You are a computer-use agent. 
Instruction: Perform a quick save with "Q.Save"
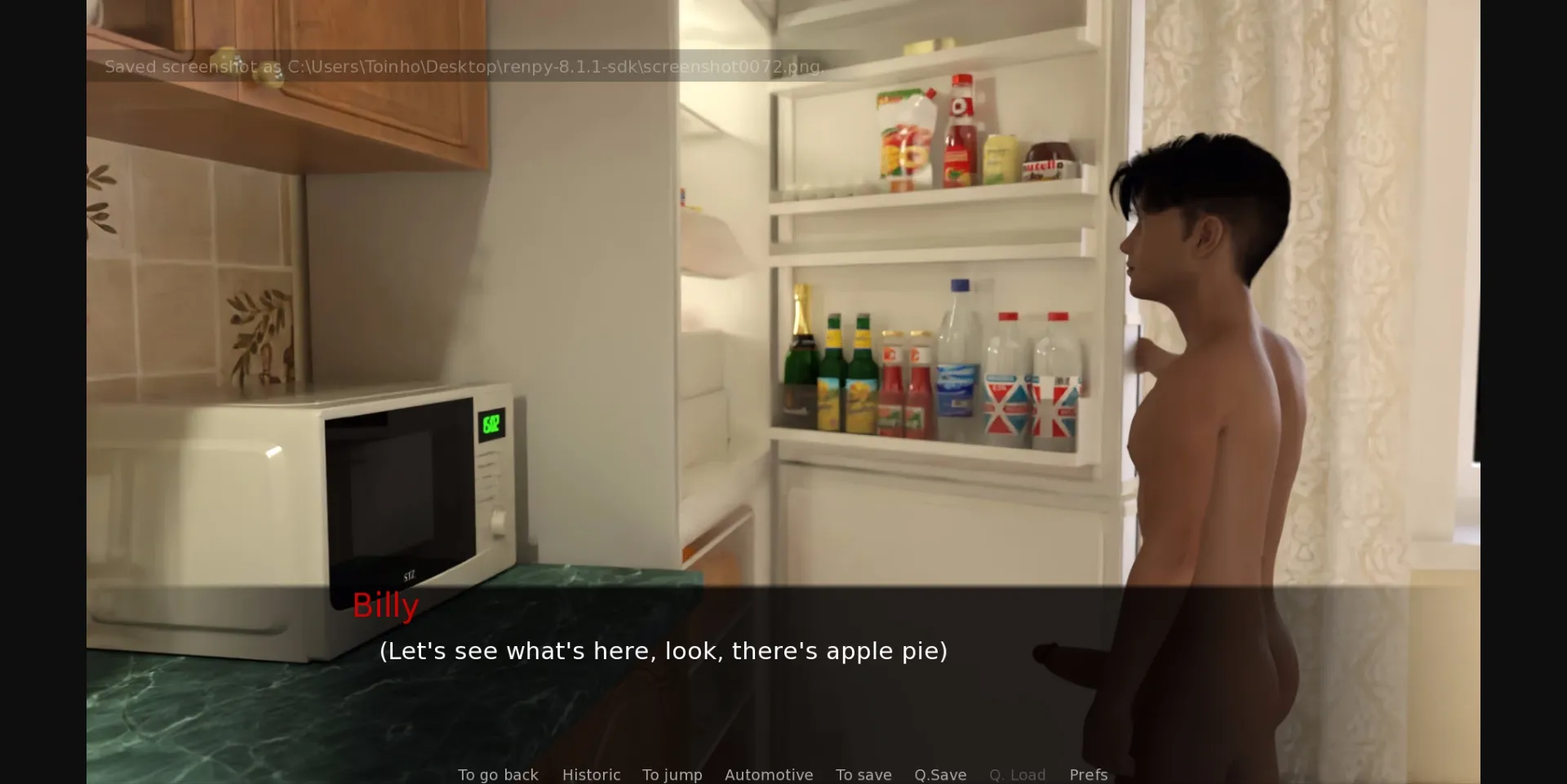click(939, 775)
